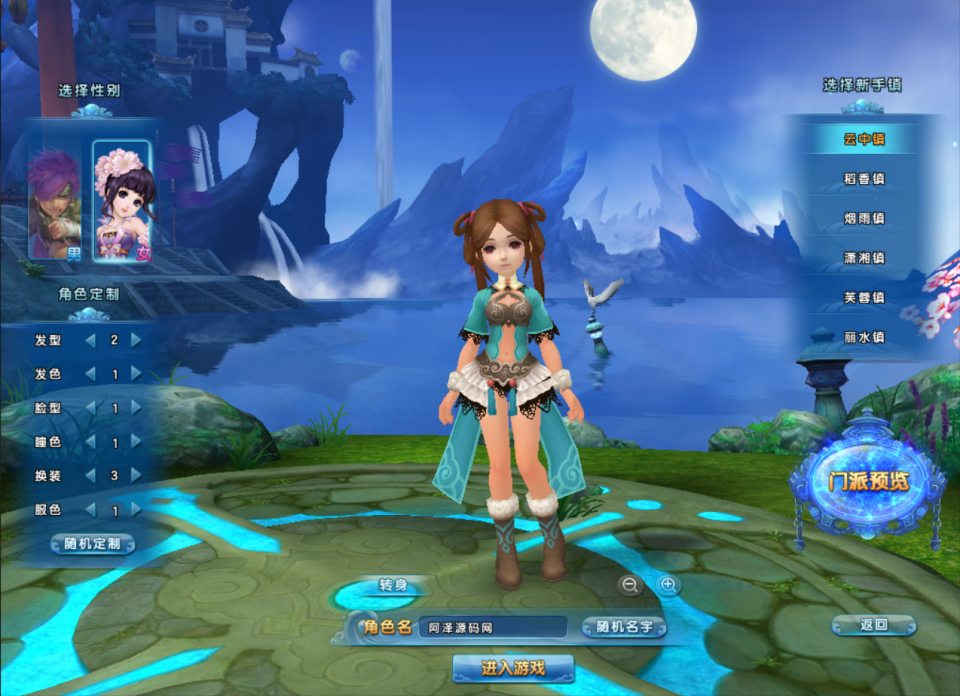Zoom in with the plus magnifier
The height and width of the screenshot is (696, 960).
668,585
